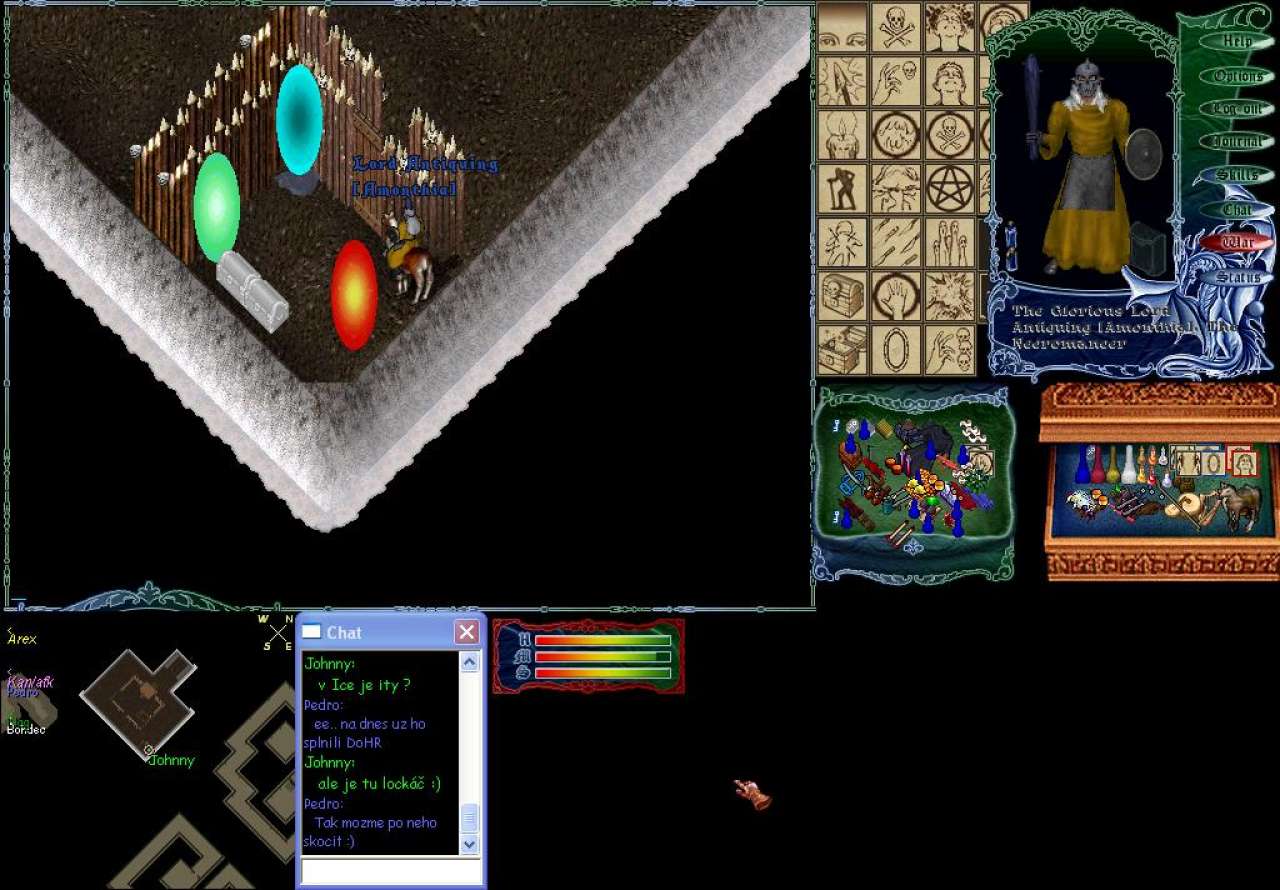The height and width of the screenshot is (890, 1280).
Task: Close the Chat window
Action: pos(466,632)
